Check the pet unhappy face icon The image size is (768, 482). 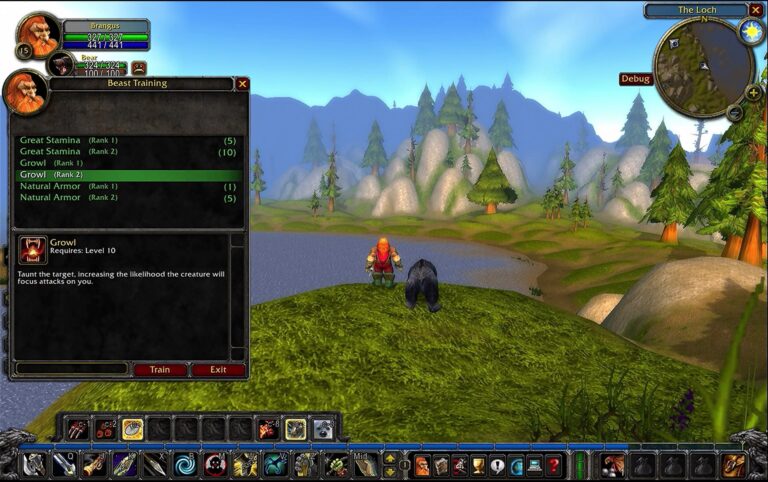click(139, 68)
